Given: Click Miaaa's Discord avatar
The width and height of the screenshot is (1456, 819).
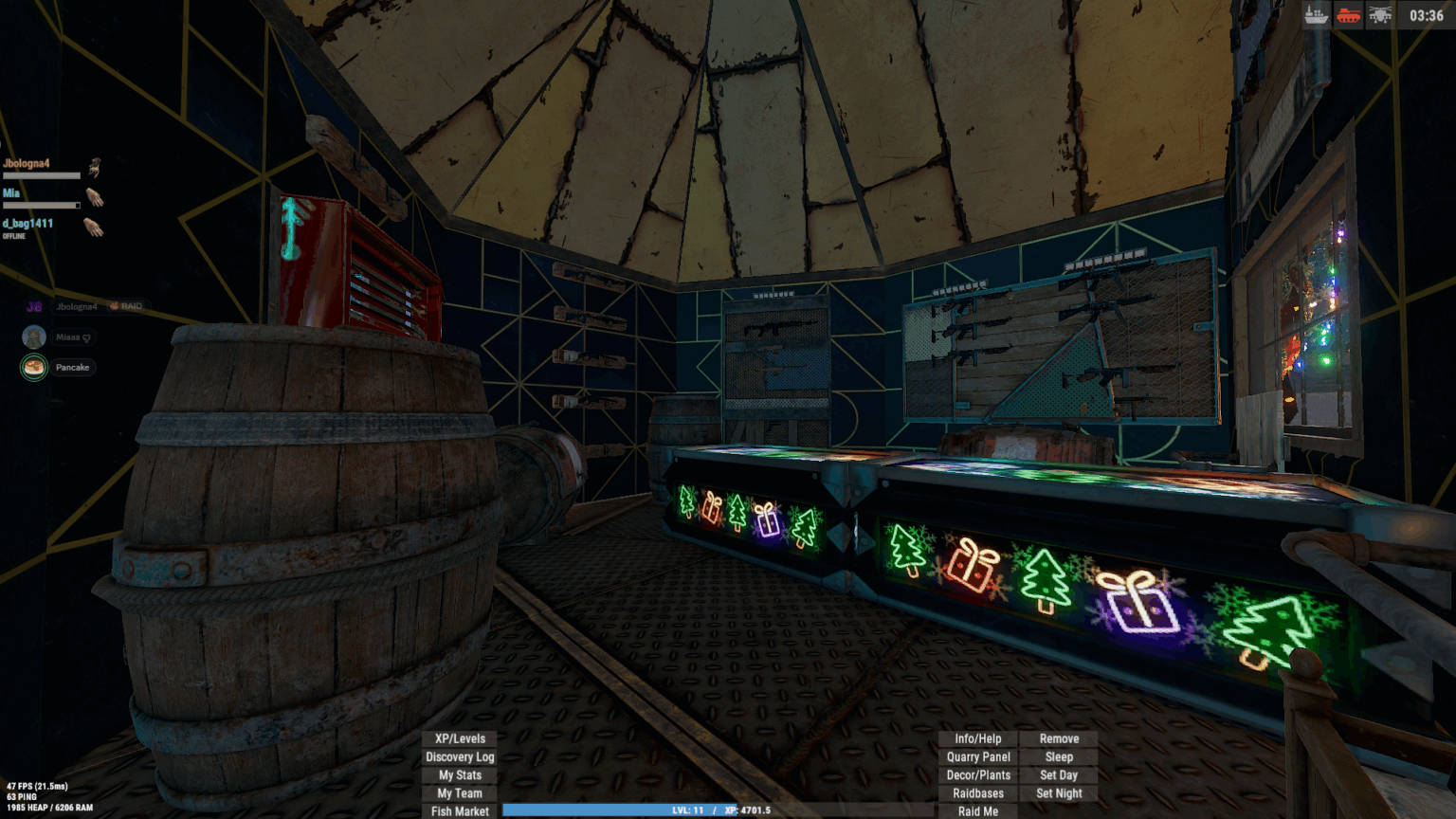Looking at the screenshot, I should point(33,337).
